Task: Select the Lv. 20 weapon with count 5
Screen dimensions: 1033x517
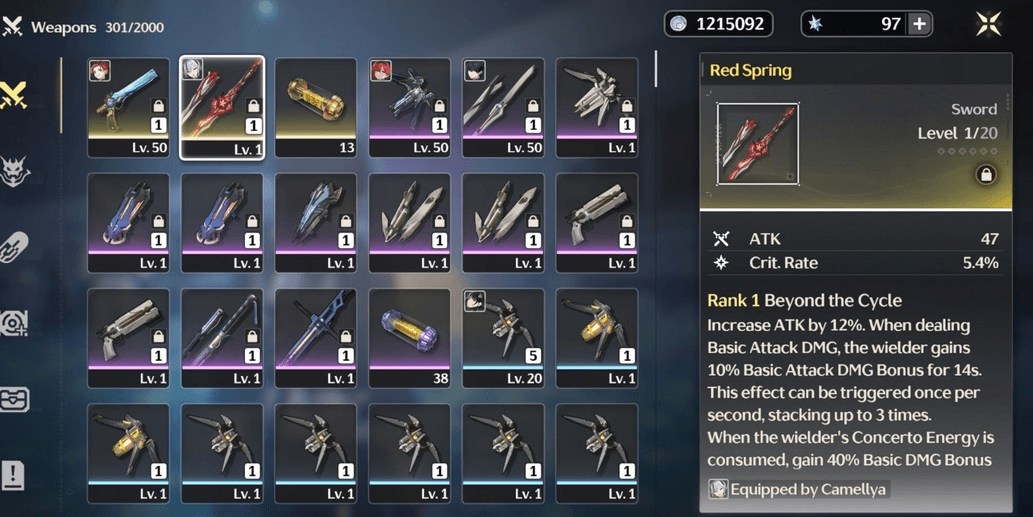Action: coord(503,338)
